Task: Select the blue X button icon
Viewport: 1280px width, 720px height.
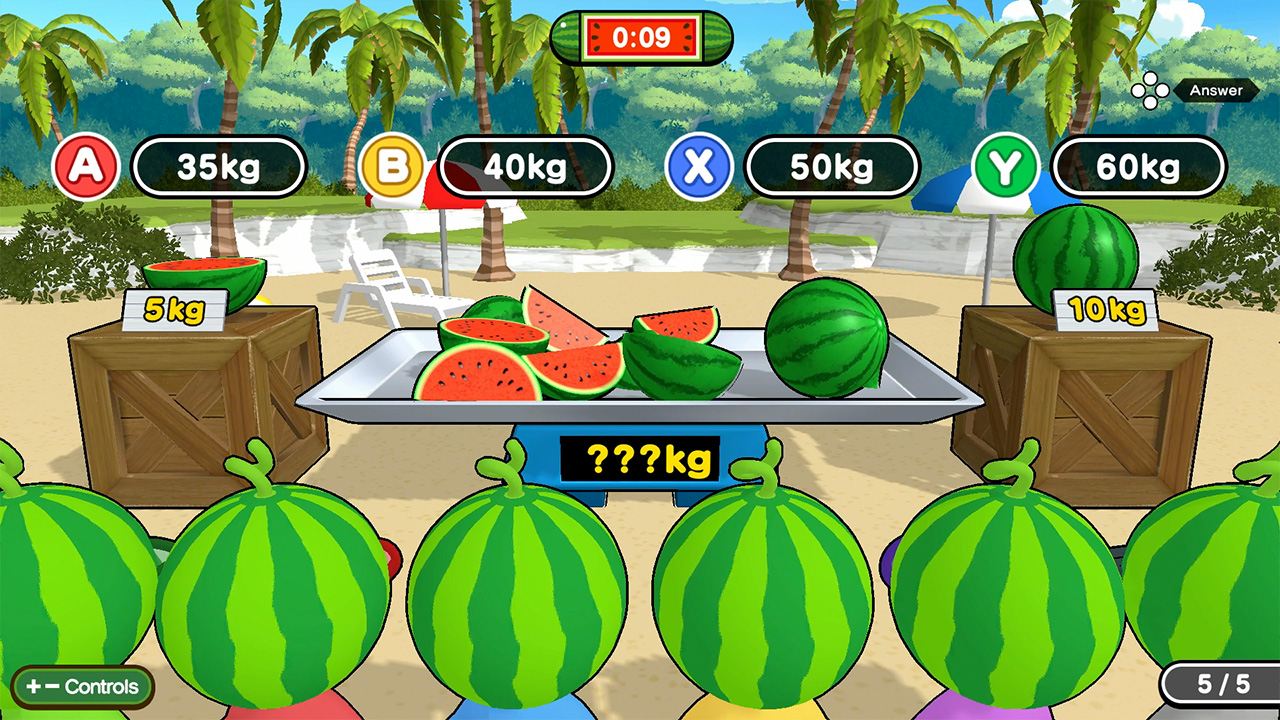Action: click(700, 166)
